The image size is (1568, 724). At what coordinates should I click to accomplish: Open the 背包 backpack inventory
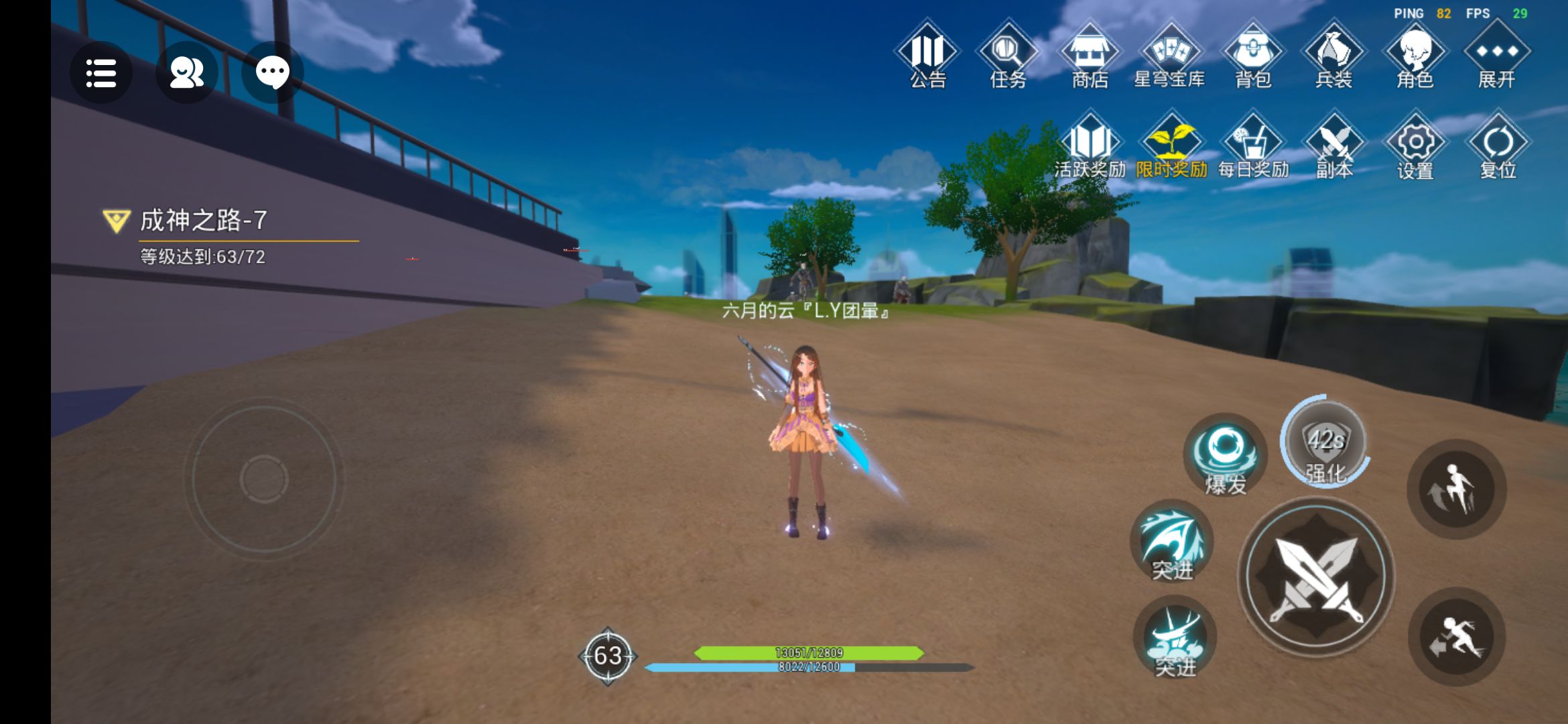pos(1252,56)
